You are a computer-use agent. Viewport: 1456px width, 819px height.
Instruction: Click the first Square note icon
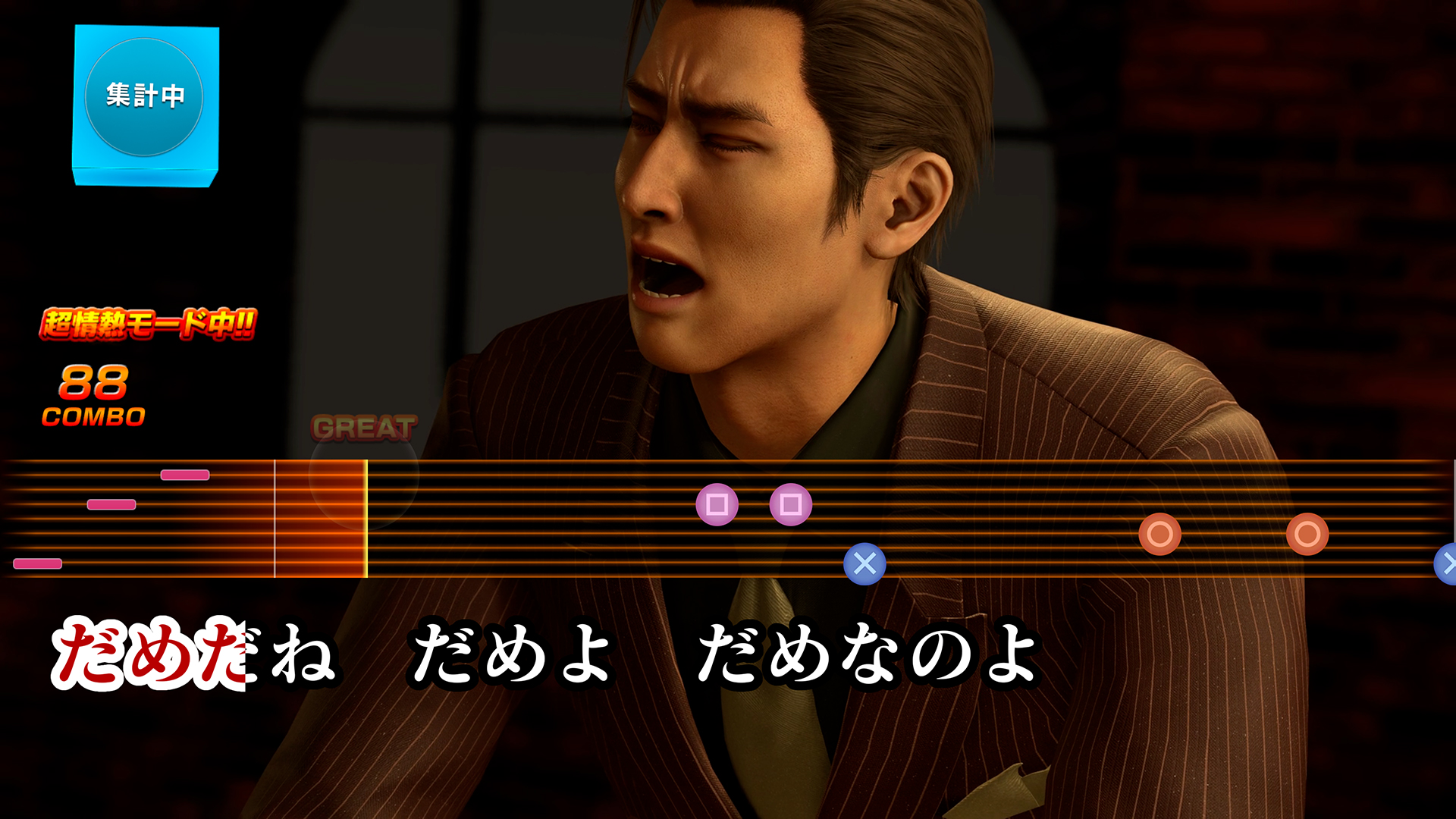pos(717,505)
